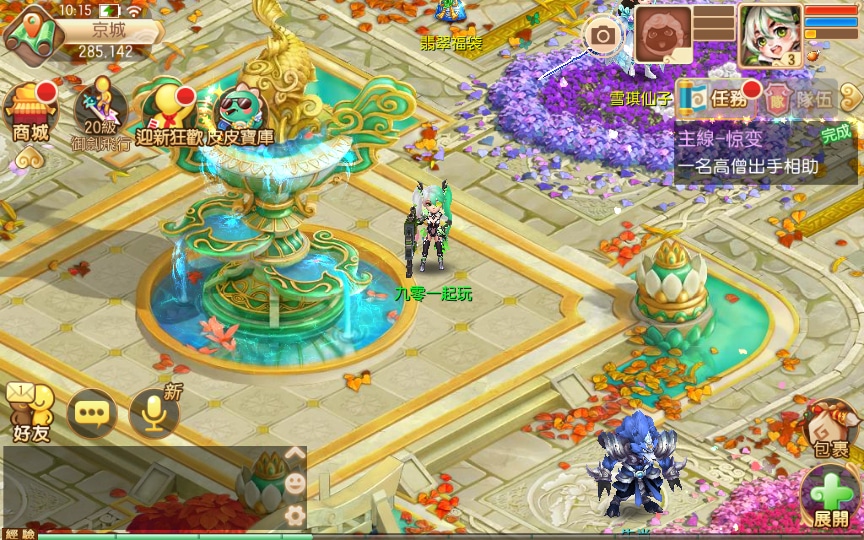This screenshot has width=864, height=540.
Task: Open the 好友 friends list
Action: (x=30, y=412)
